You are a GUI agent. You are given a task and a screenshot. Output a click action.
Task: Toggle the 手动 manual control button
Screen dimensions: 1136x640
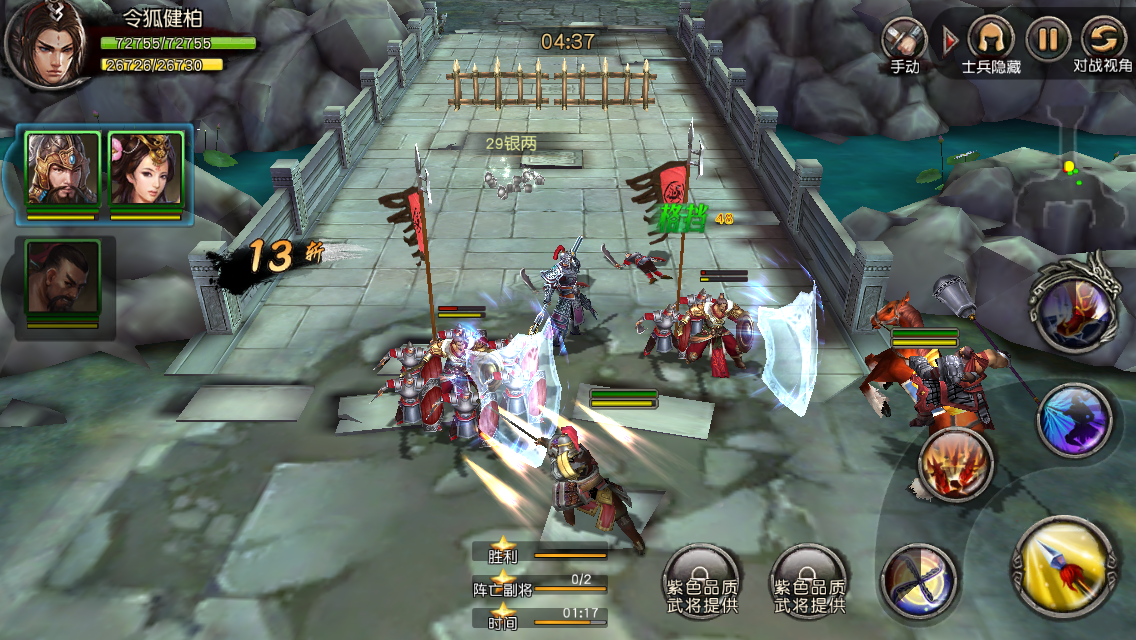click(x=903, y=40)
